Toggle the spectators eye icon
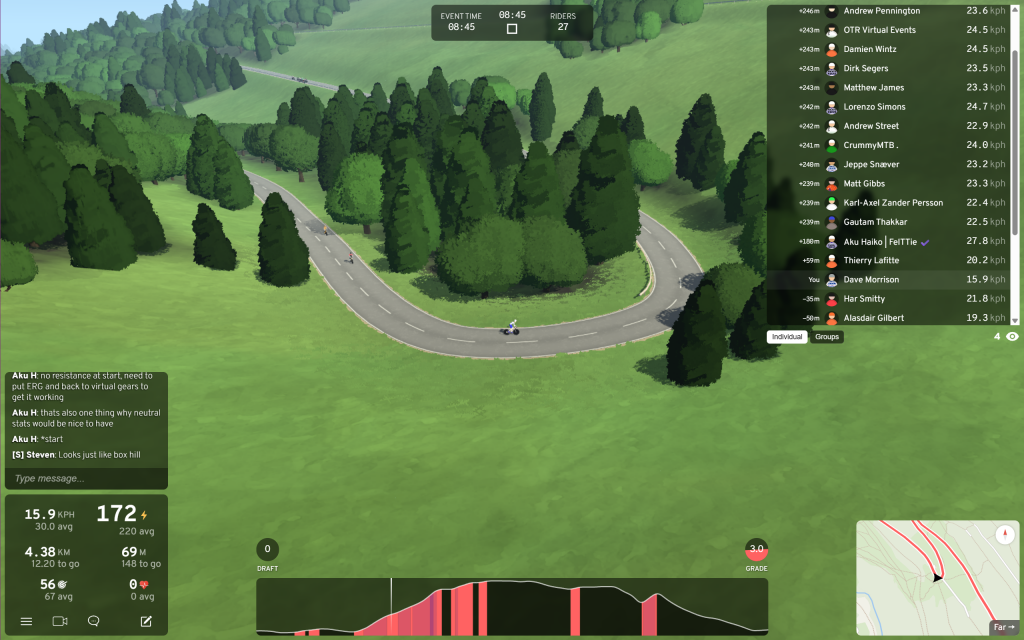The image size is (1024, 640). pos(1012,337)
